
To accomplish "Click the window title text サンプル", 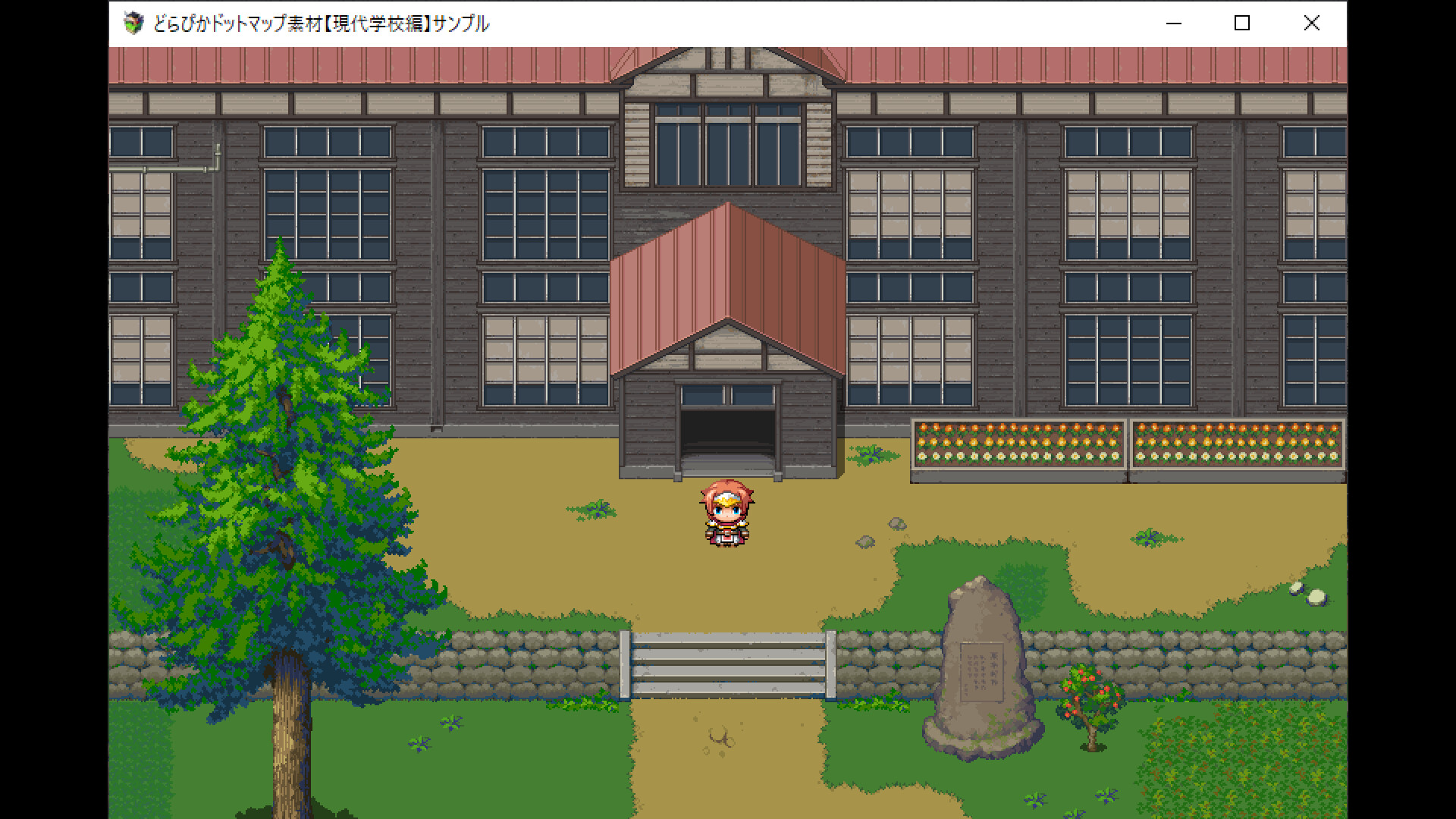I will click(463, 24).
